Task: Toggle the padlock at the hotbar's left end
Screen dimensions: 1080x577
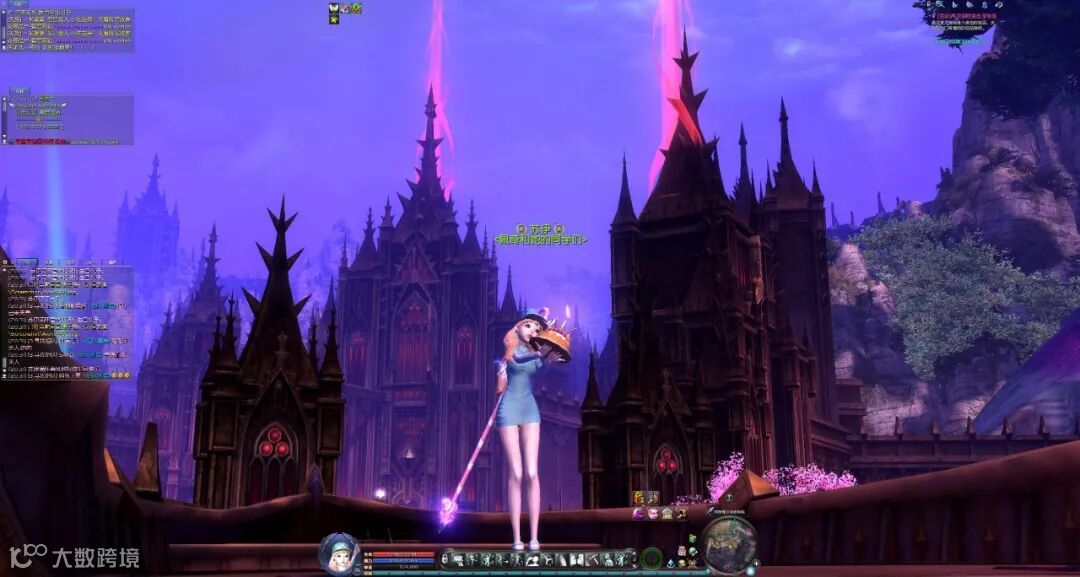Action: pos(445,558)
